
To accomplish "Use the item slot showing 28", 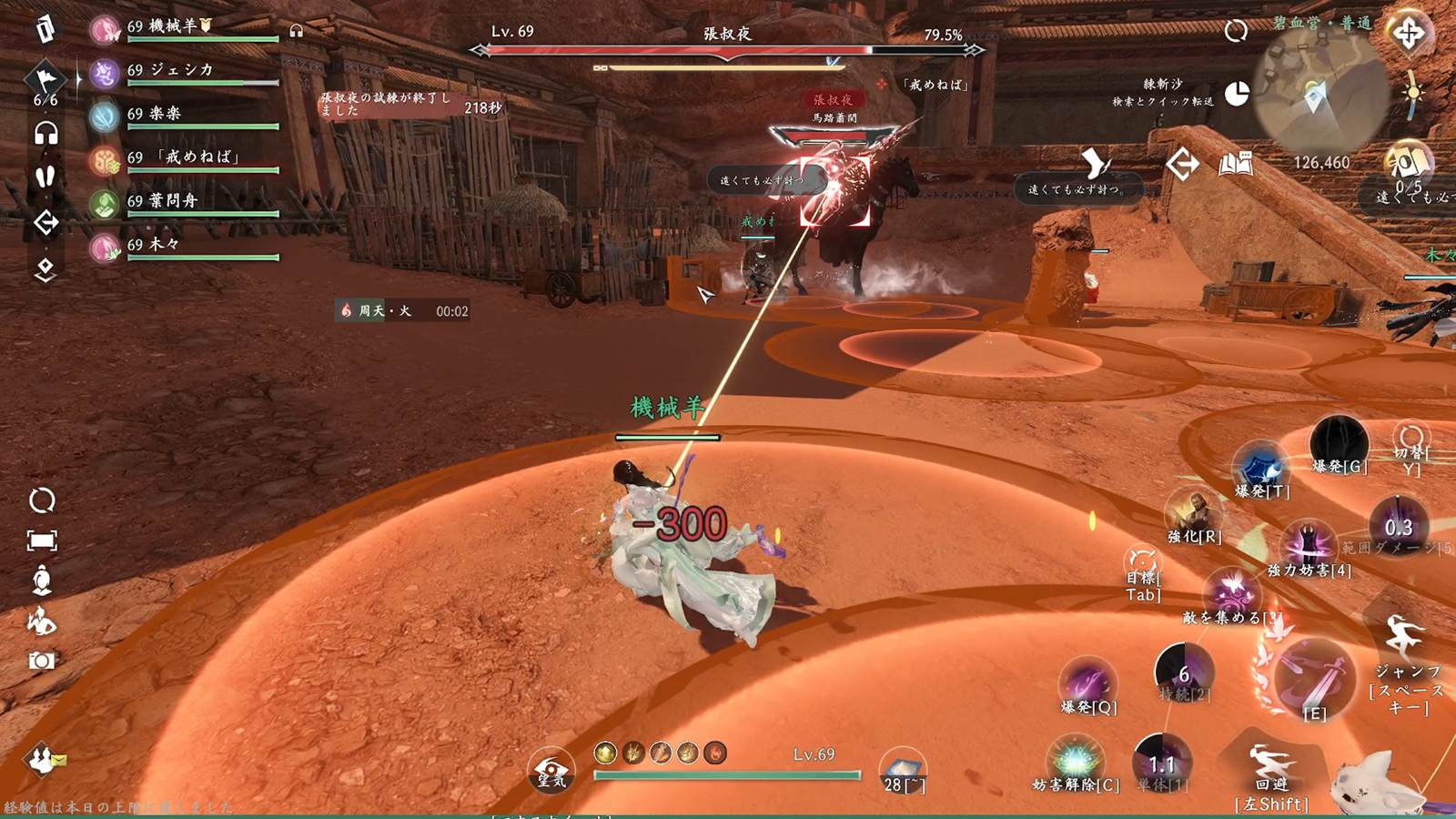I will pos(903,770).
